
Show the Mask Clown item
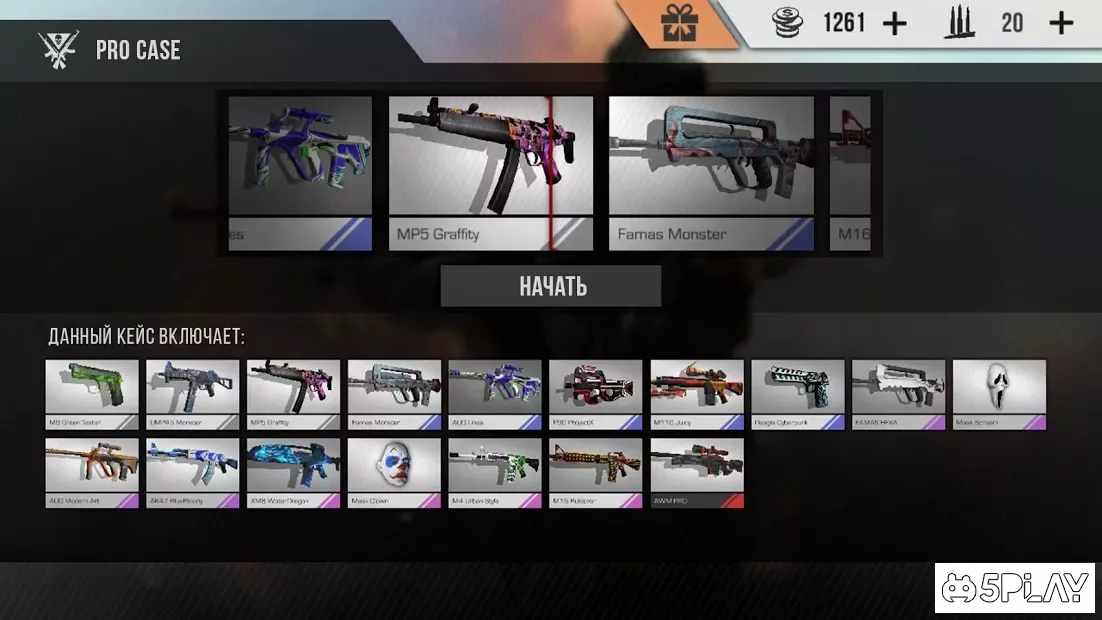(394, 471)
